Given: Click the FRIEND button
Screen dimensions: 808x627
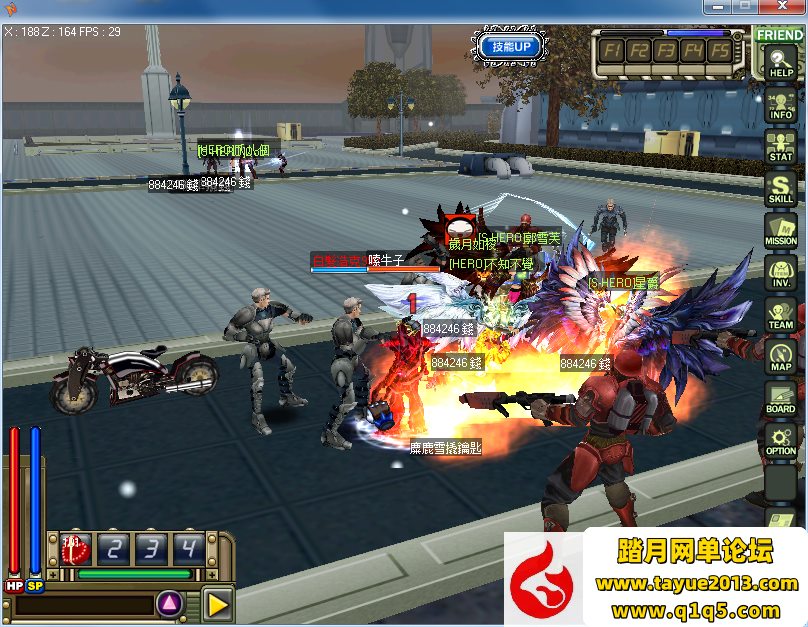Looking at the screenshot, I should (x=780, y=35).
